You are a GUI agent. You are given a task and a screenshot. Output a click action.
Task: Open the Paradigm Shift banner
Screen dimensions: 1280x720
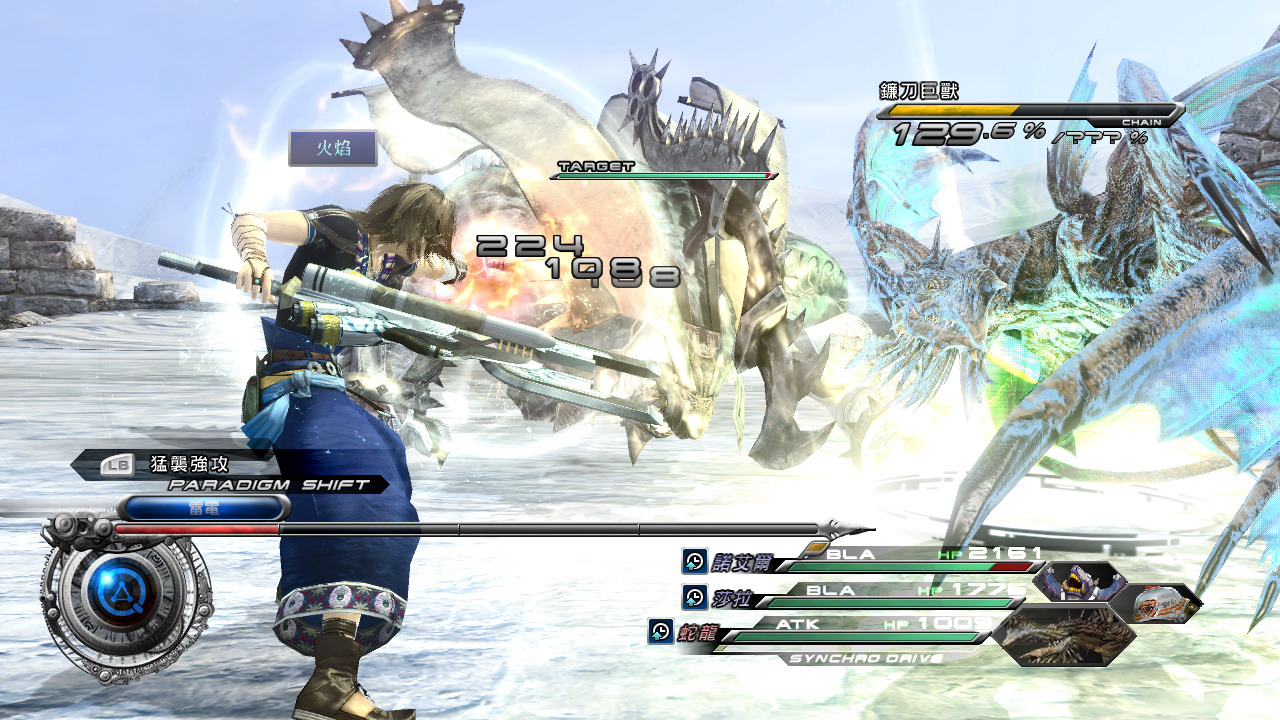[x=268, y=485]
